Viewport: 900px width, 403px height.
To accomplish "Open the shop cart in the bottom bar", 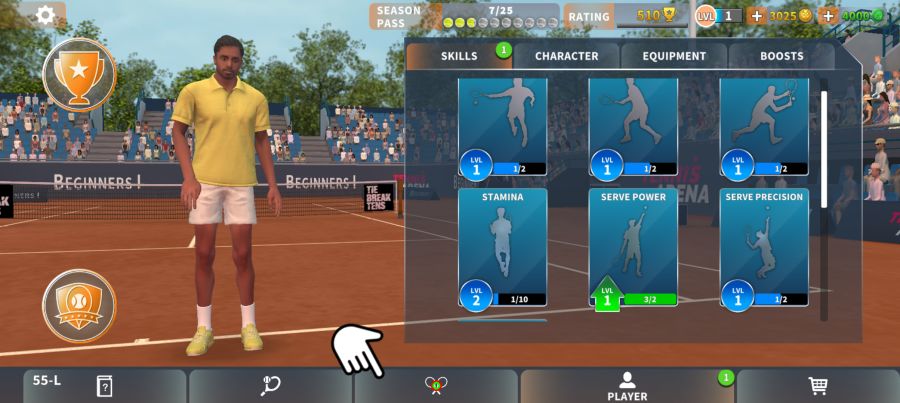I will [x=817, y=386].
